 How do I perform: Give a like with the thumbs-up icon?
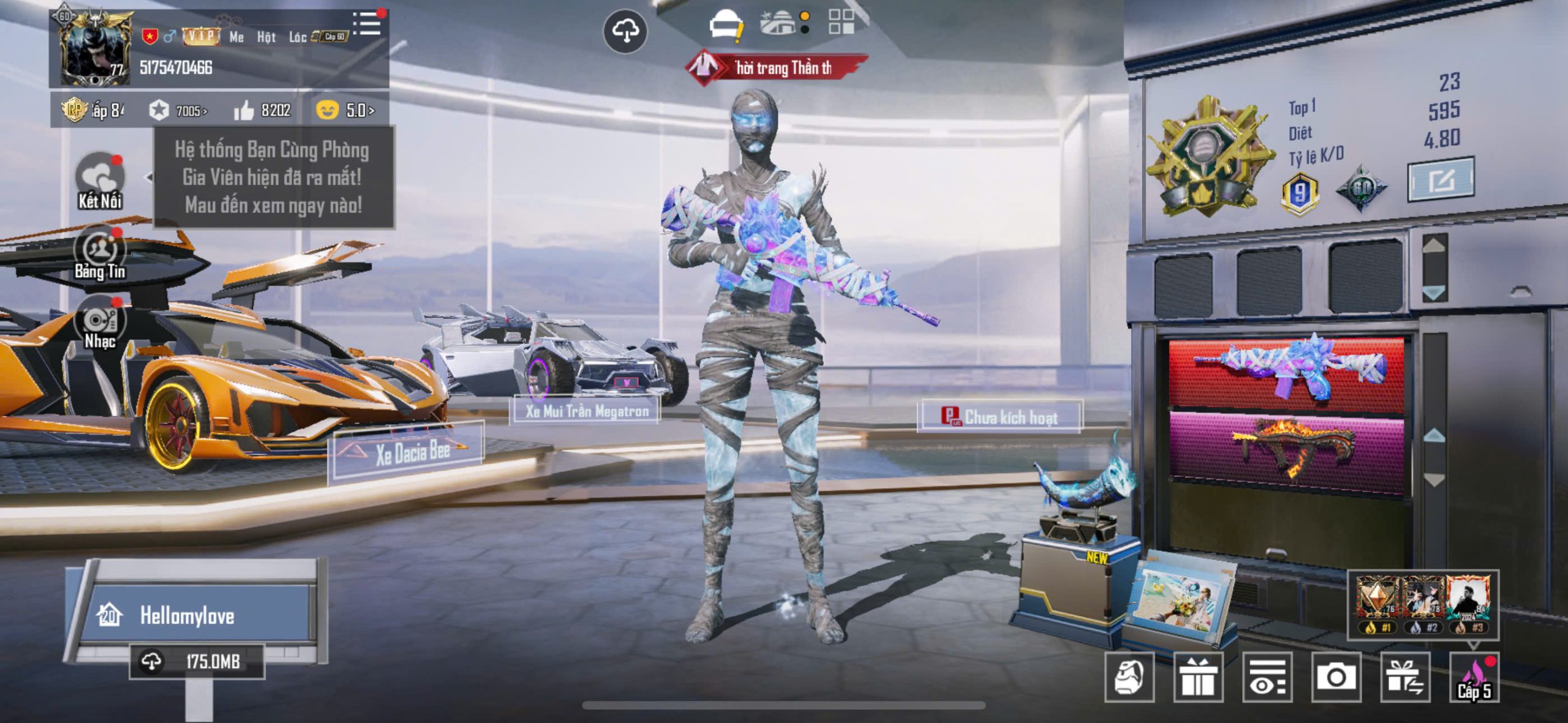tap(244, 111)
